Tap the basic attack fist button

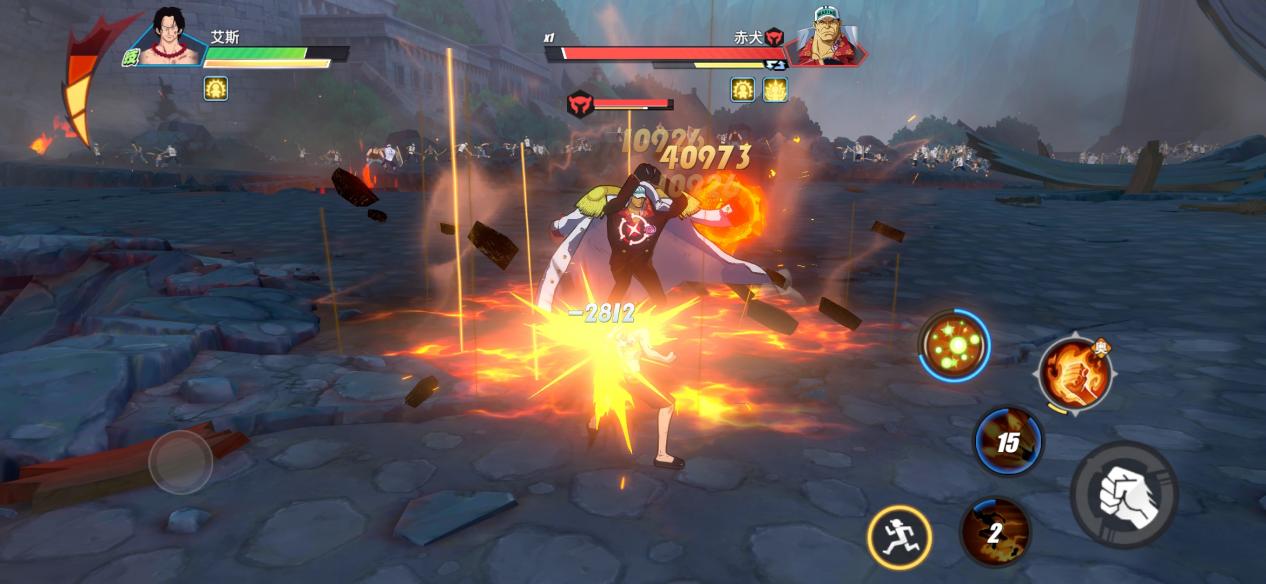[1123, 494]
